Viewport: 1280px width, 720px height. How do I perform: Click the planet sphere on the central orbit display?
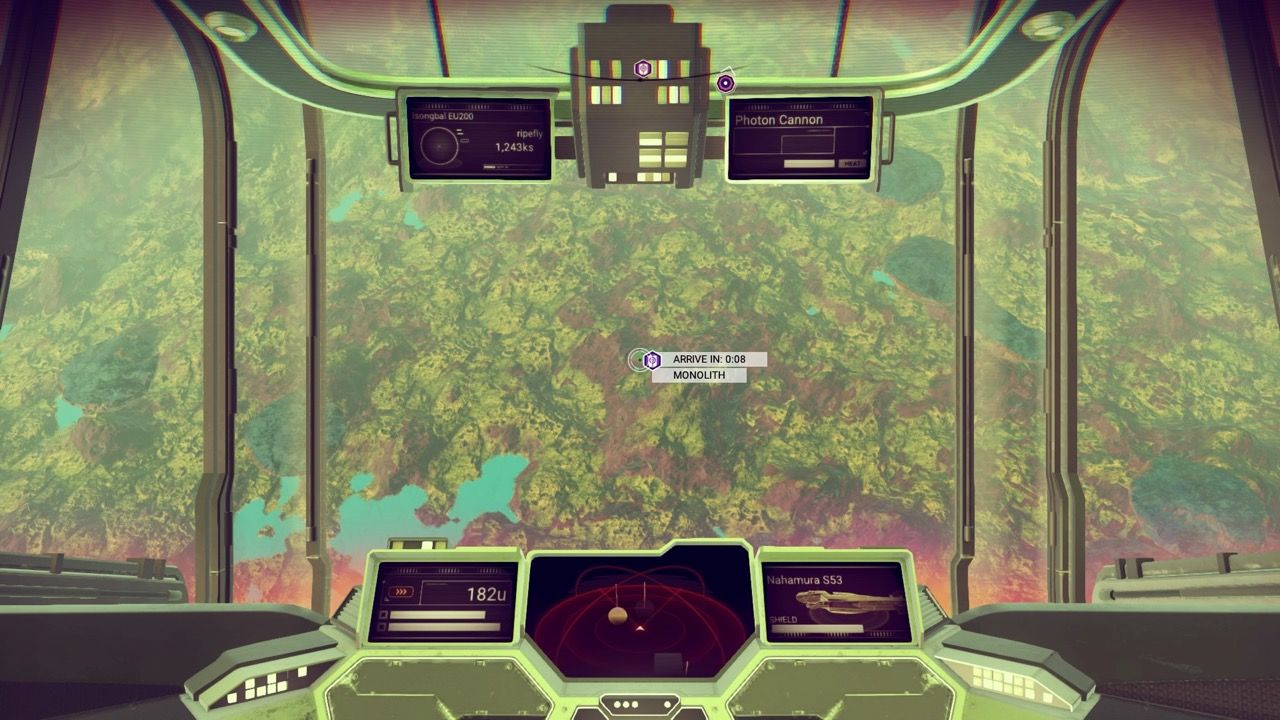(617, 615)
